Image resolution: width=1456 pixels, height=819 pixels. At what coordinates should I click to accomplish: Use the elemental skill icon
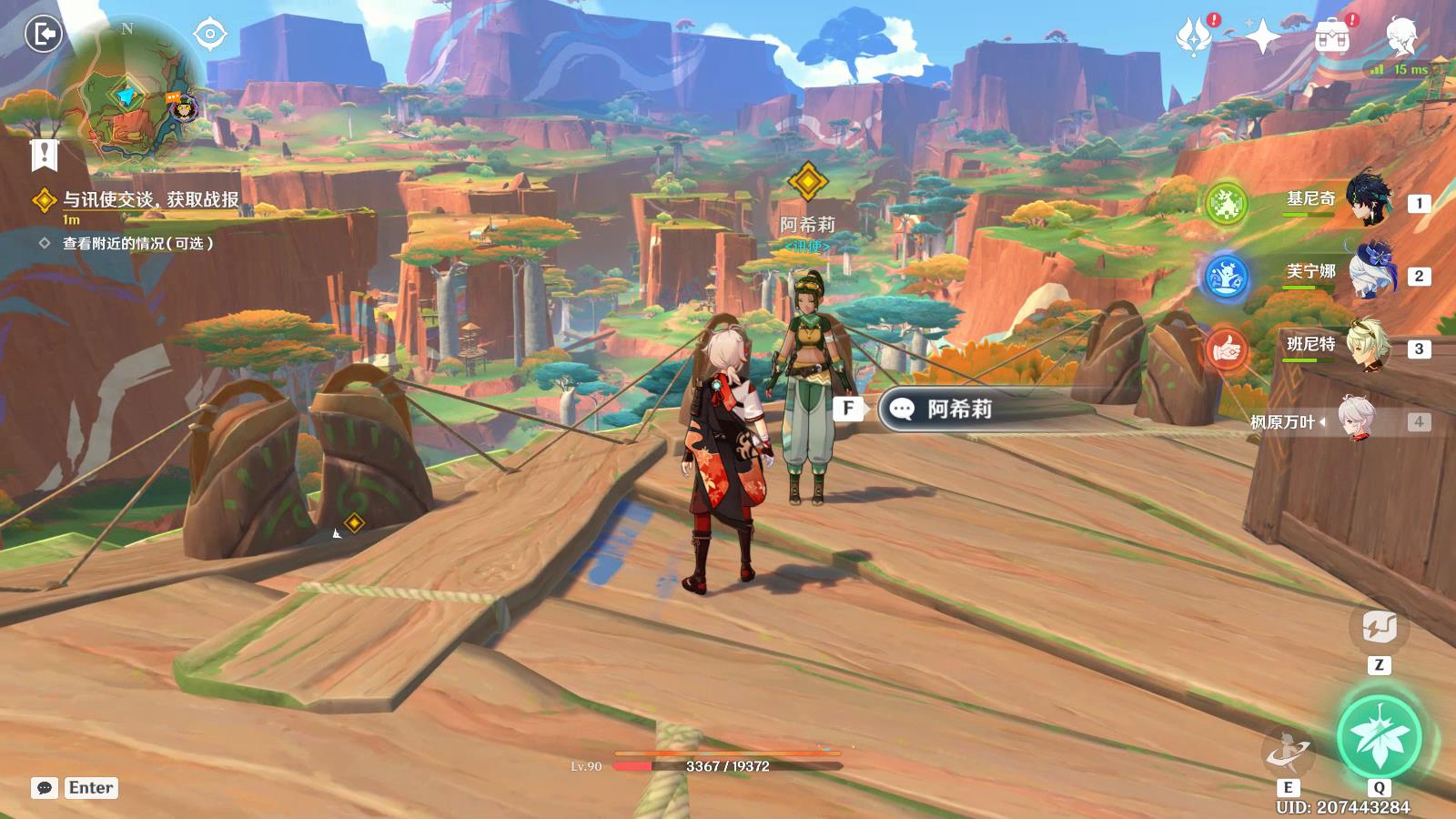click(1288, 752)
